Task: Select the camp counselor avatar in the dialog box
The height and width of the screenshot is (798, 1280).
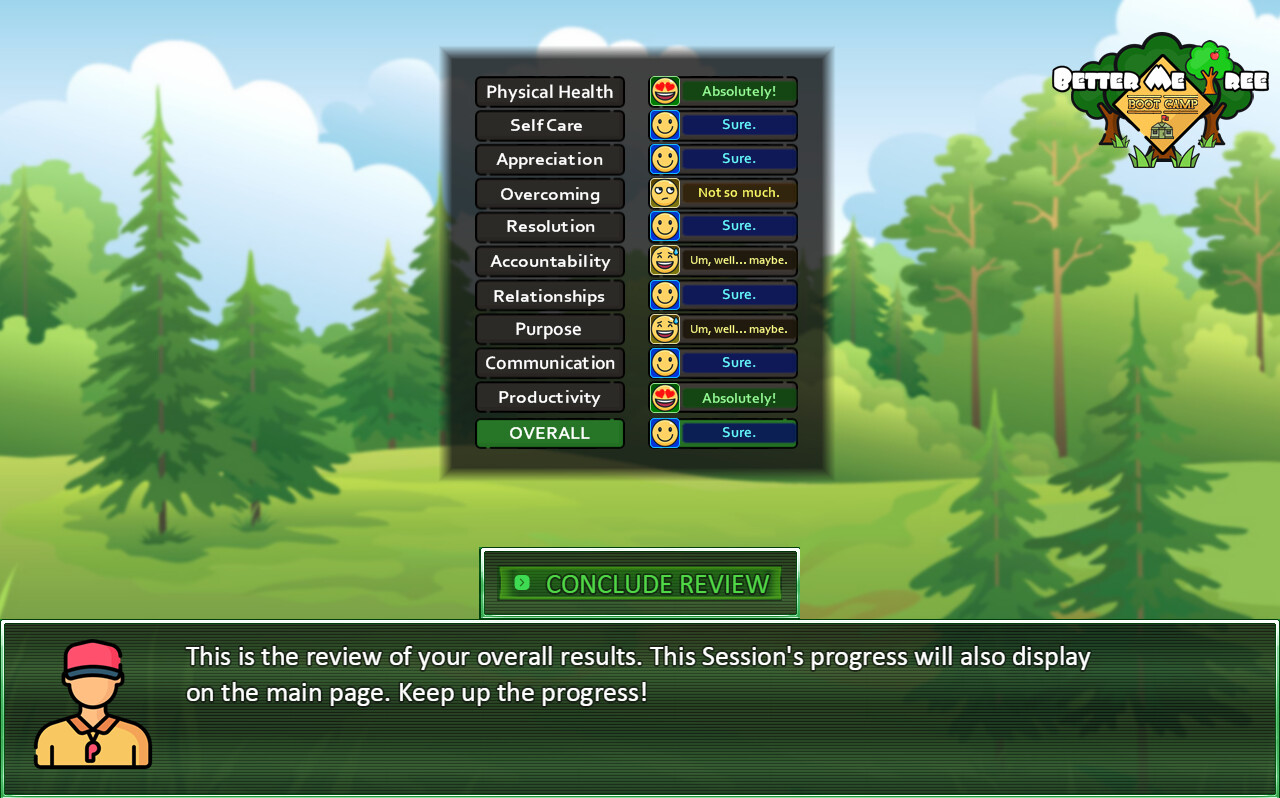Action: point(92,705)
